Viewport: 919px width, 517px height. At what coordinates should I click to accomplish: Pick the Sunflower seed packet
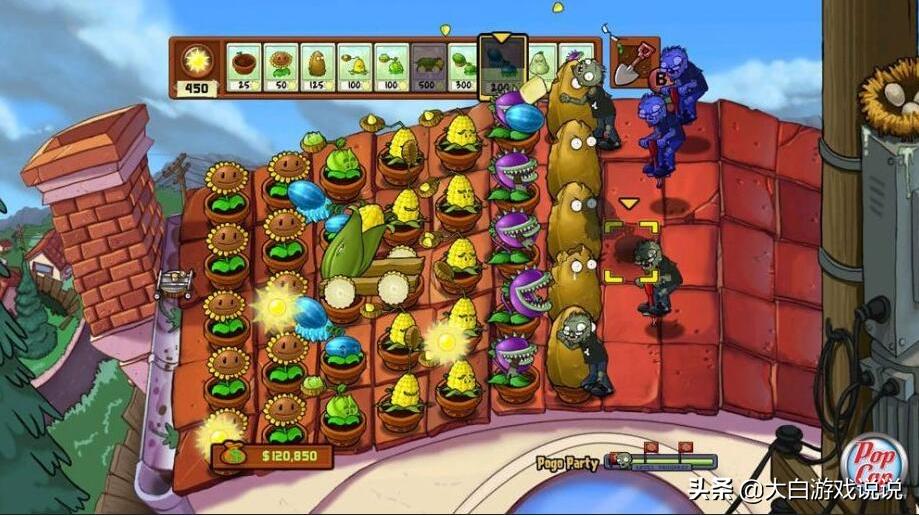click(280, 66)
